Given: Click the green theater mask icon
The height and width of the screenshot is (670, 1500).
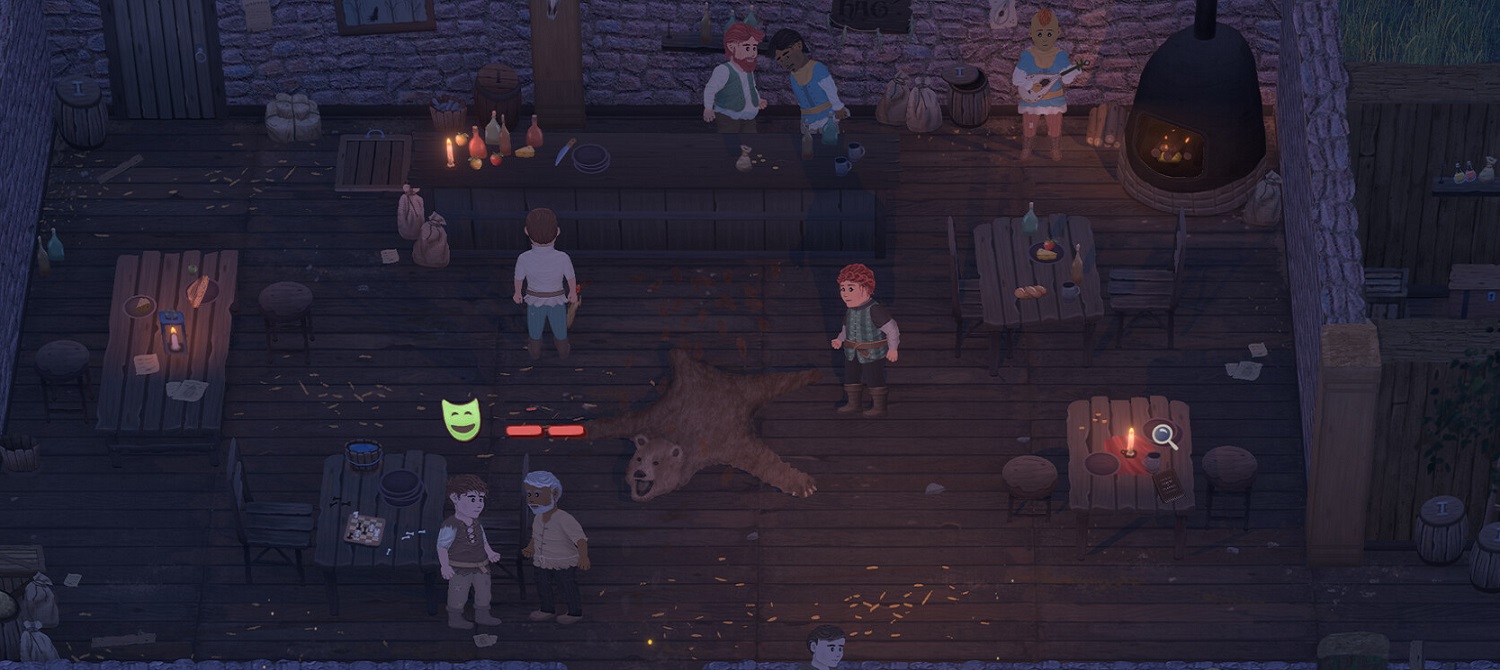Looking at the screenshot, I should point(461,419).
